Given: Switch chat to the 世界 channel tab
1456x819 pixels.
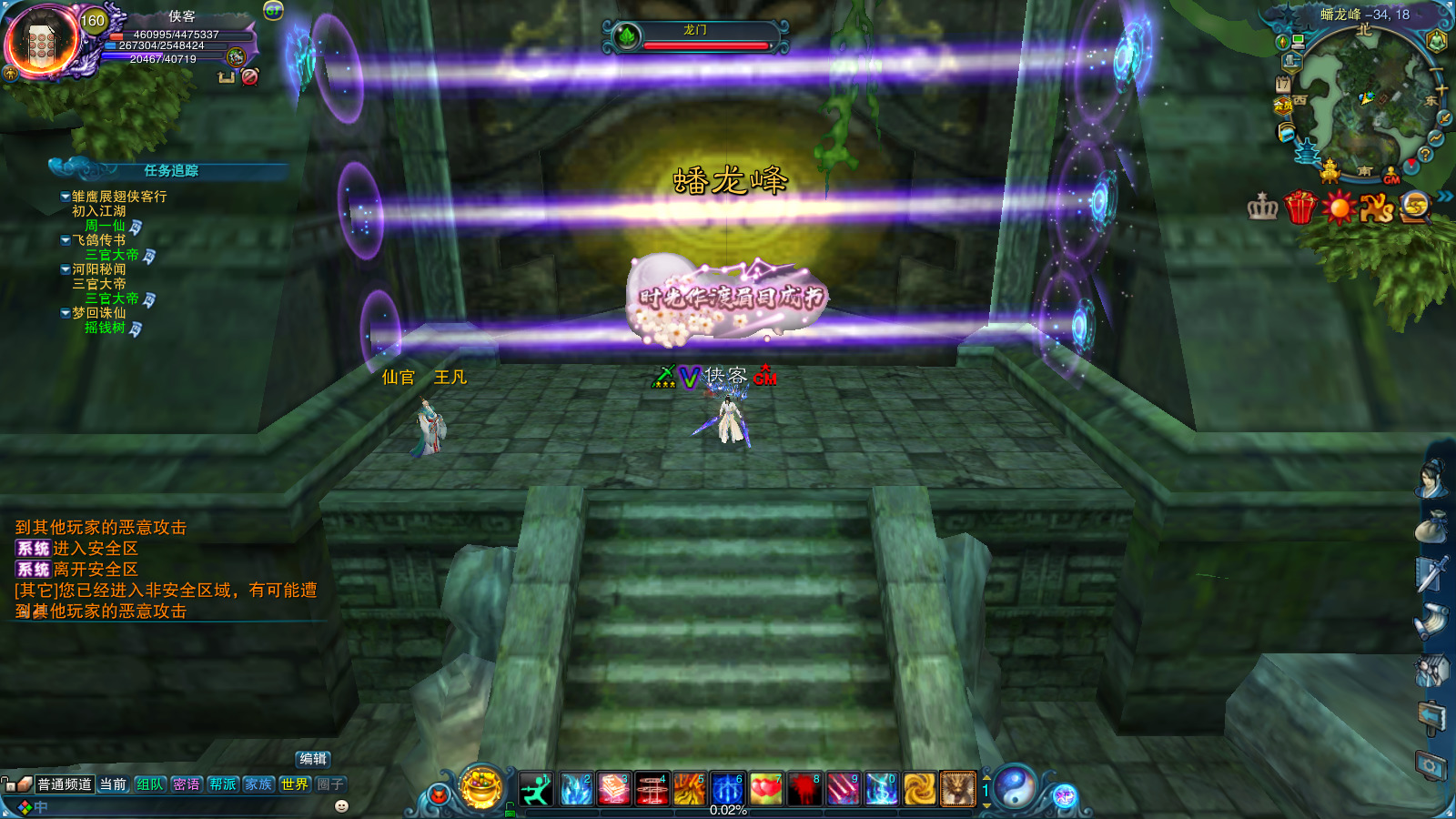Looking at the screenshot, I should (295, 784).
